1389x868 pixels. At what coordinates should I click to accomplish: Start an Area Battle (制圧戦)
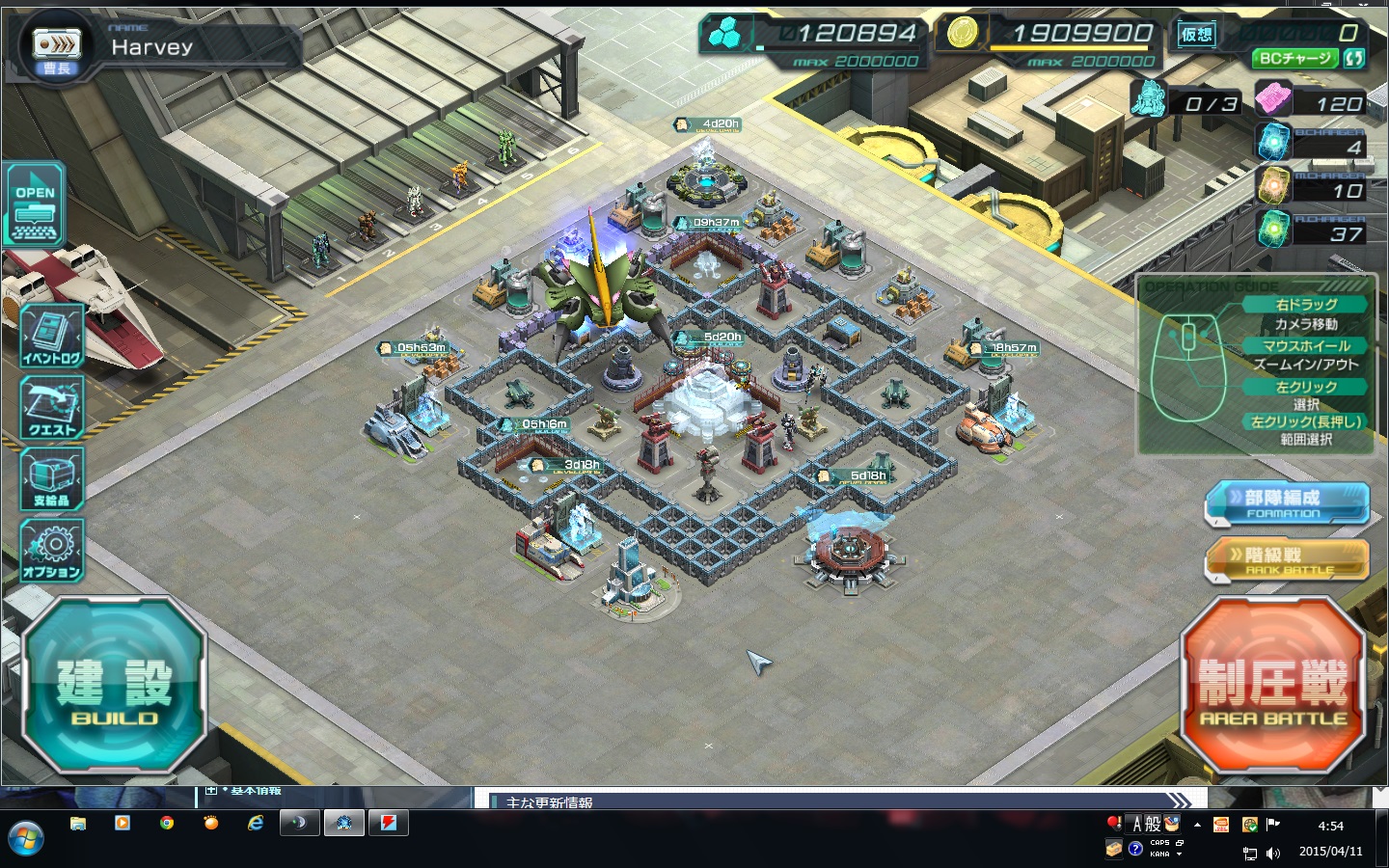coord(1273,685)
